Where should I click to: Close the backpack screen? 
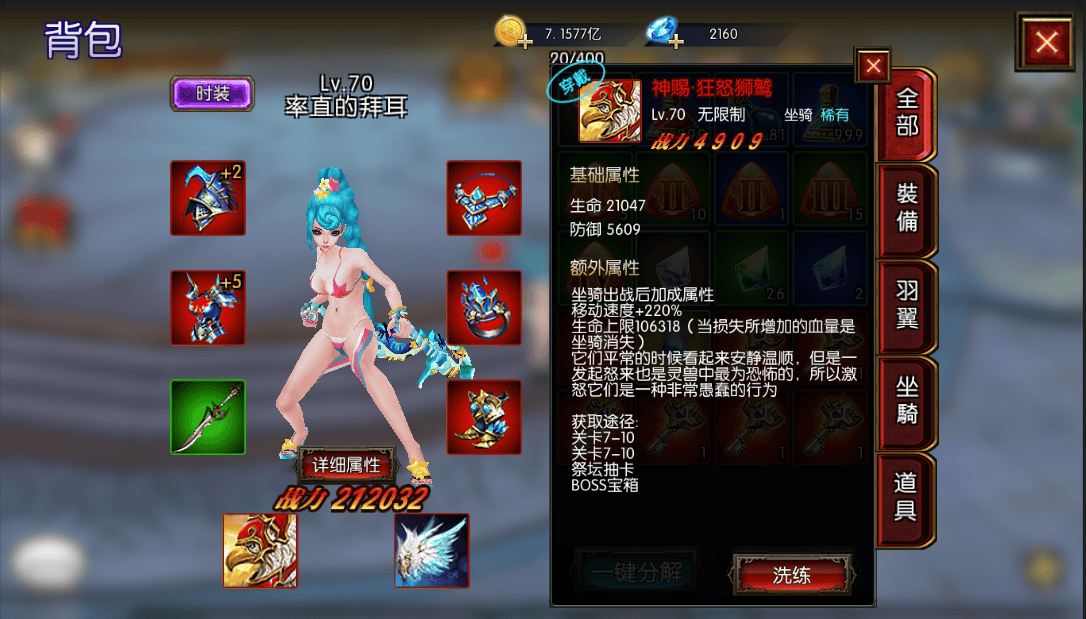pyautogui.click(x=1046, y=42)
